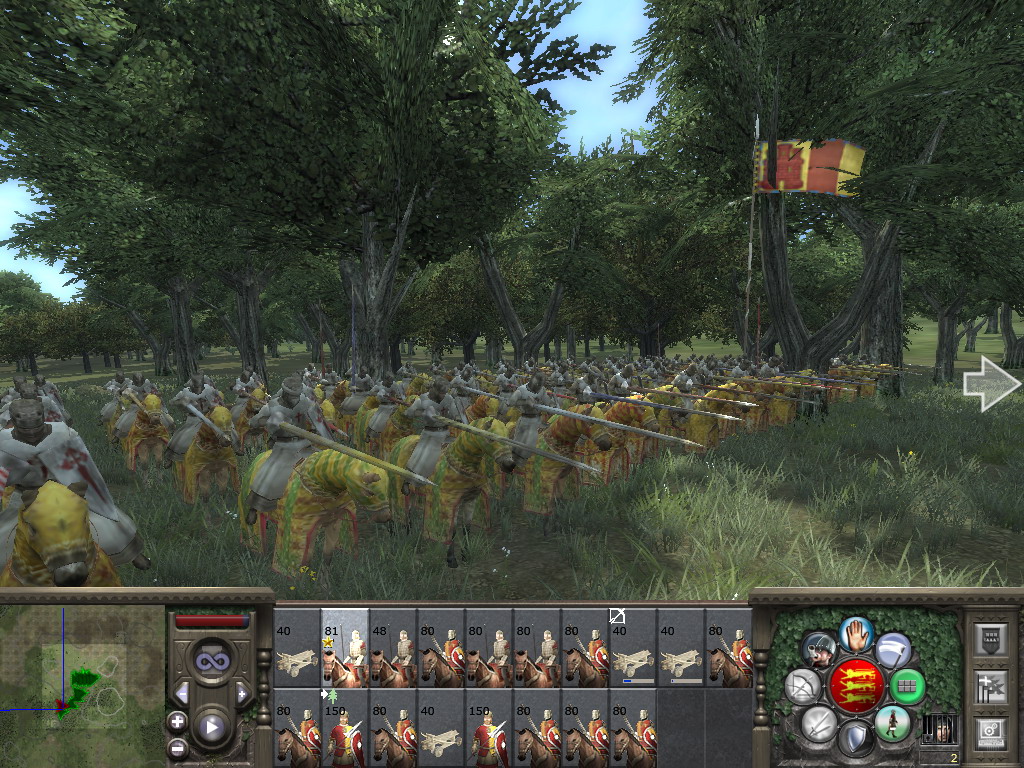Increase game speed with right plus arrow
The height and width of the screenshot is (768, 1024).
241,692
